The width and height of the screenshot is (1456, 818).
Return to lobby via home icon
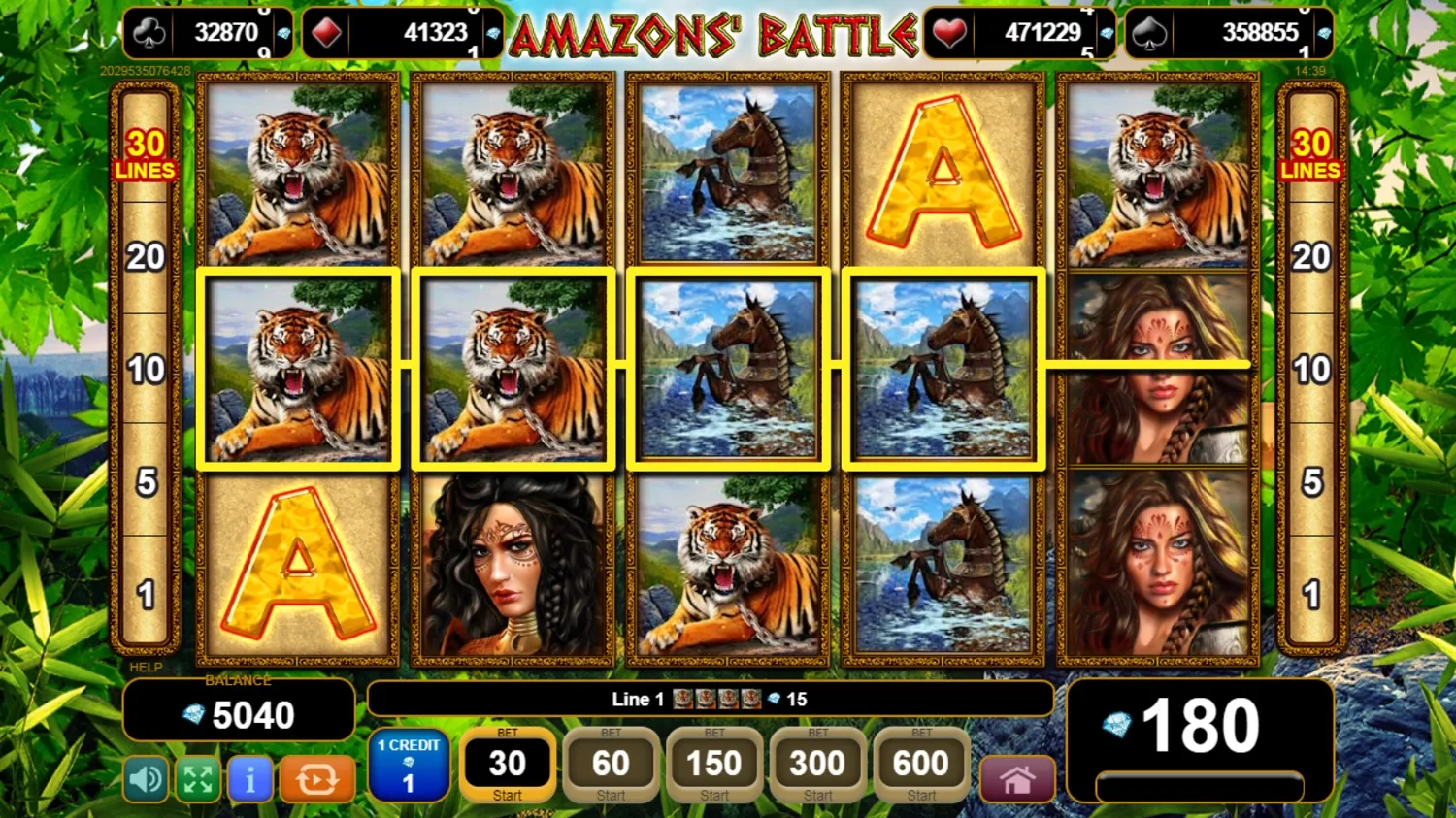click(x=1016, y=779)
